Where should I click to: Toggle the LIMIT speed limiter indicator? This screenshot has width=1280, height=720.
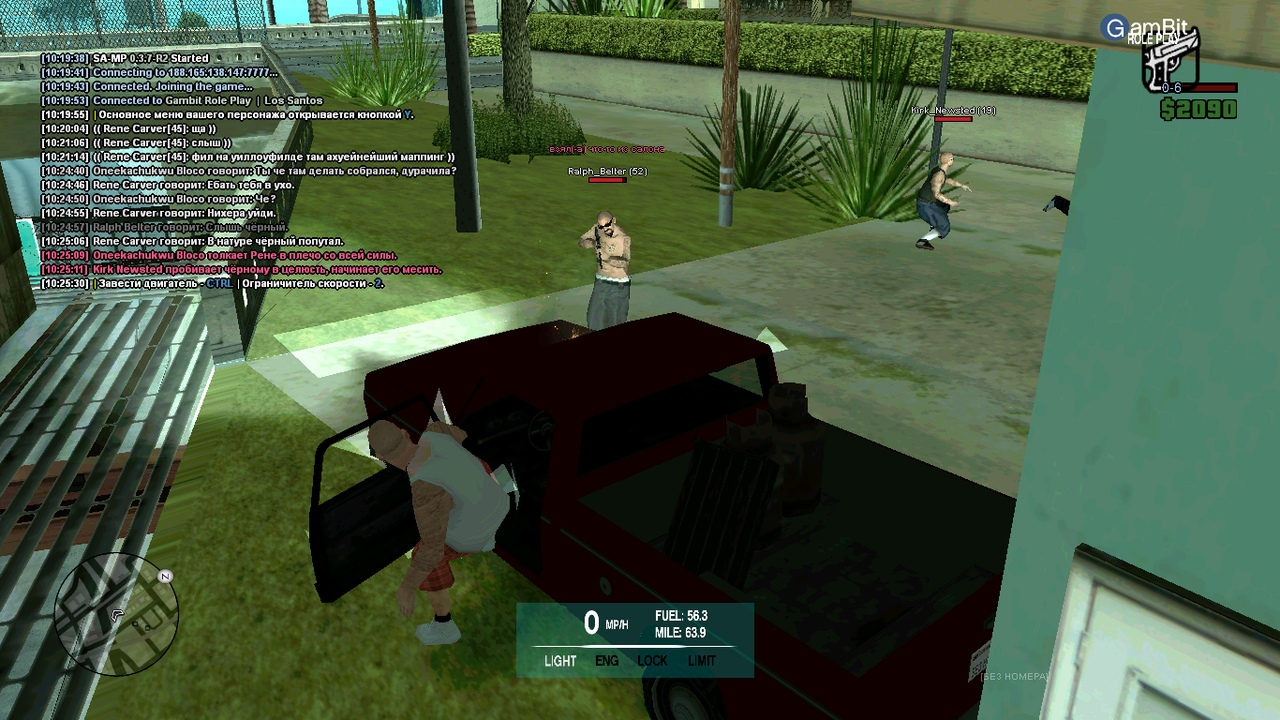pyautogui.click(x=702, y=661)
